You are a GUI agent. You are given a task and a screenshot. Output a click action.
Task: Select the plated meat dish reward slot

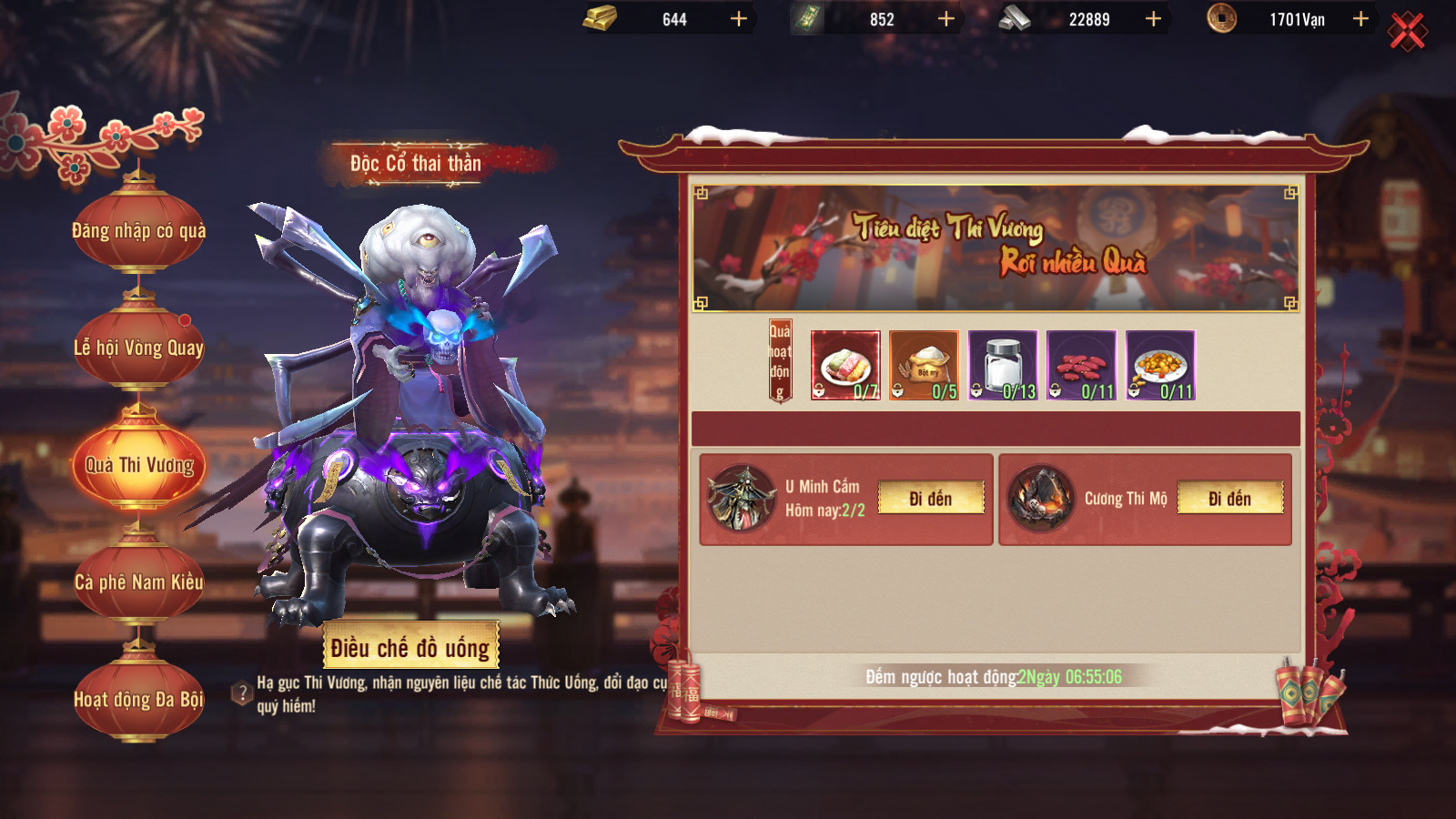tap(845, 365)
